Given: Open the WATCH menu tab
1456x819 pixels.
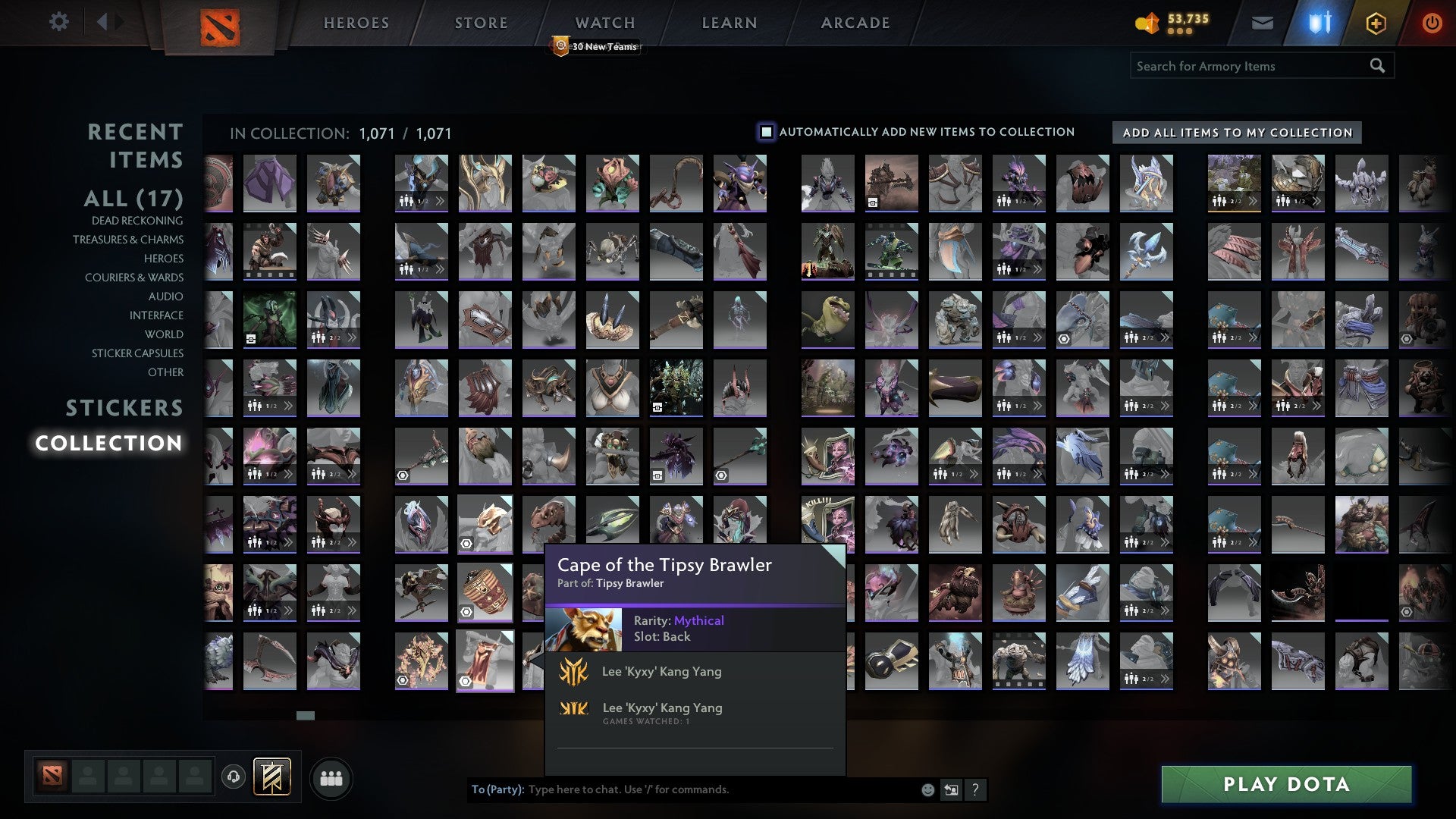Looking at the screenshot, I should pos(604,22).
